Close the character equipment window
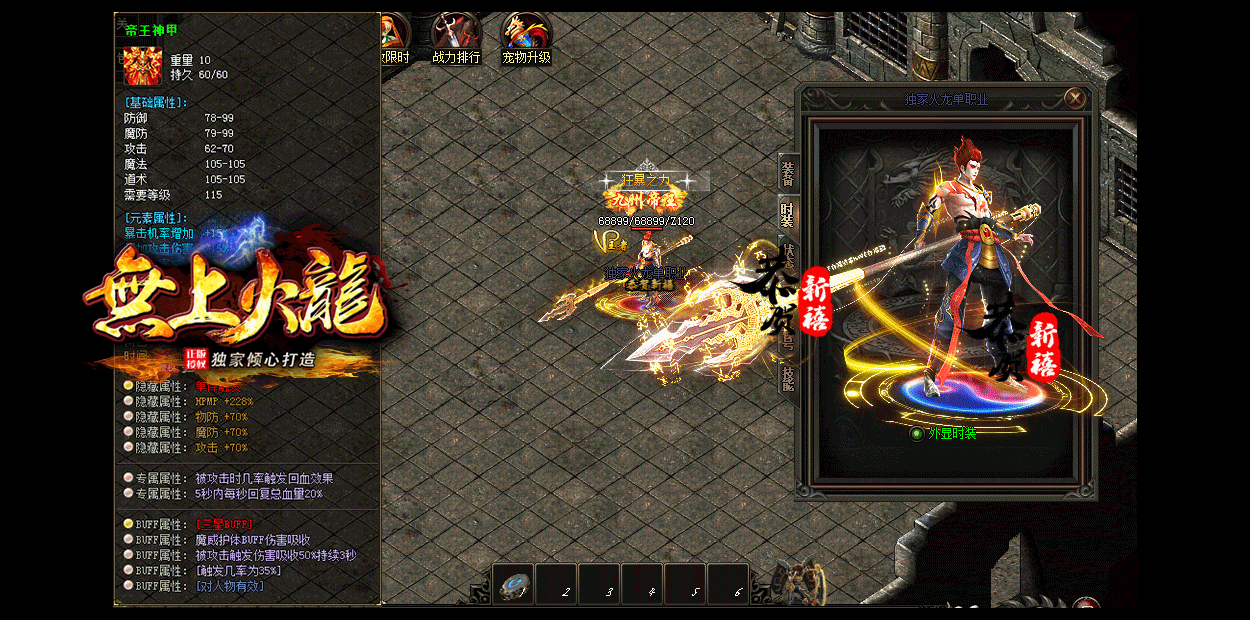This screenshot has width=1250, height=620. point(1075,98)
